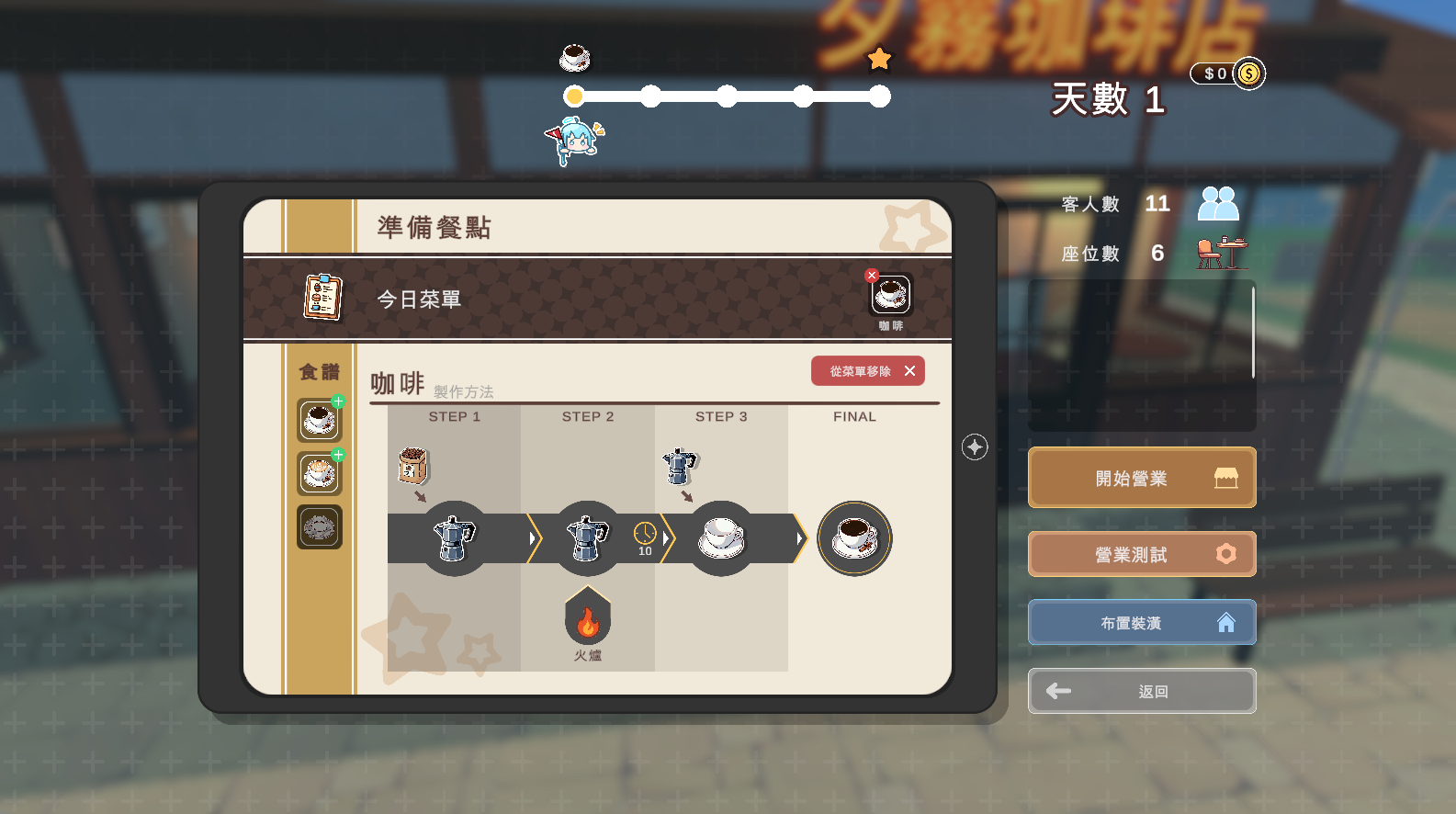Select the black coffee recipe in 食譜
The width and height of the screenshot is (1456, 814).
click(x=319, y=421)
